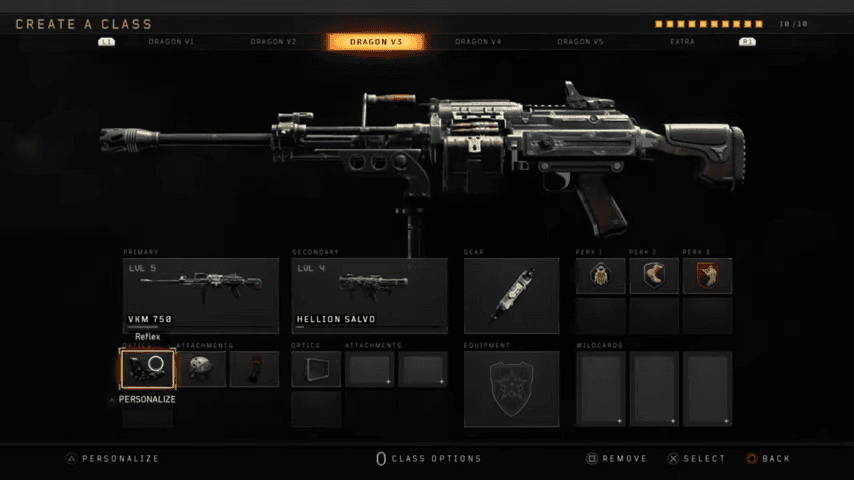Switch to the Dragon V4 class tab
The image size is (854, 480).
point(479,42)
